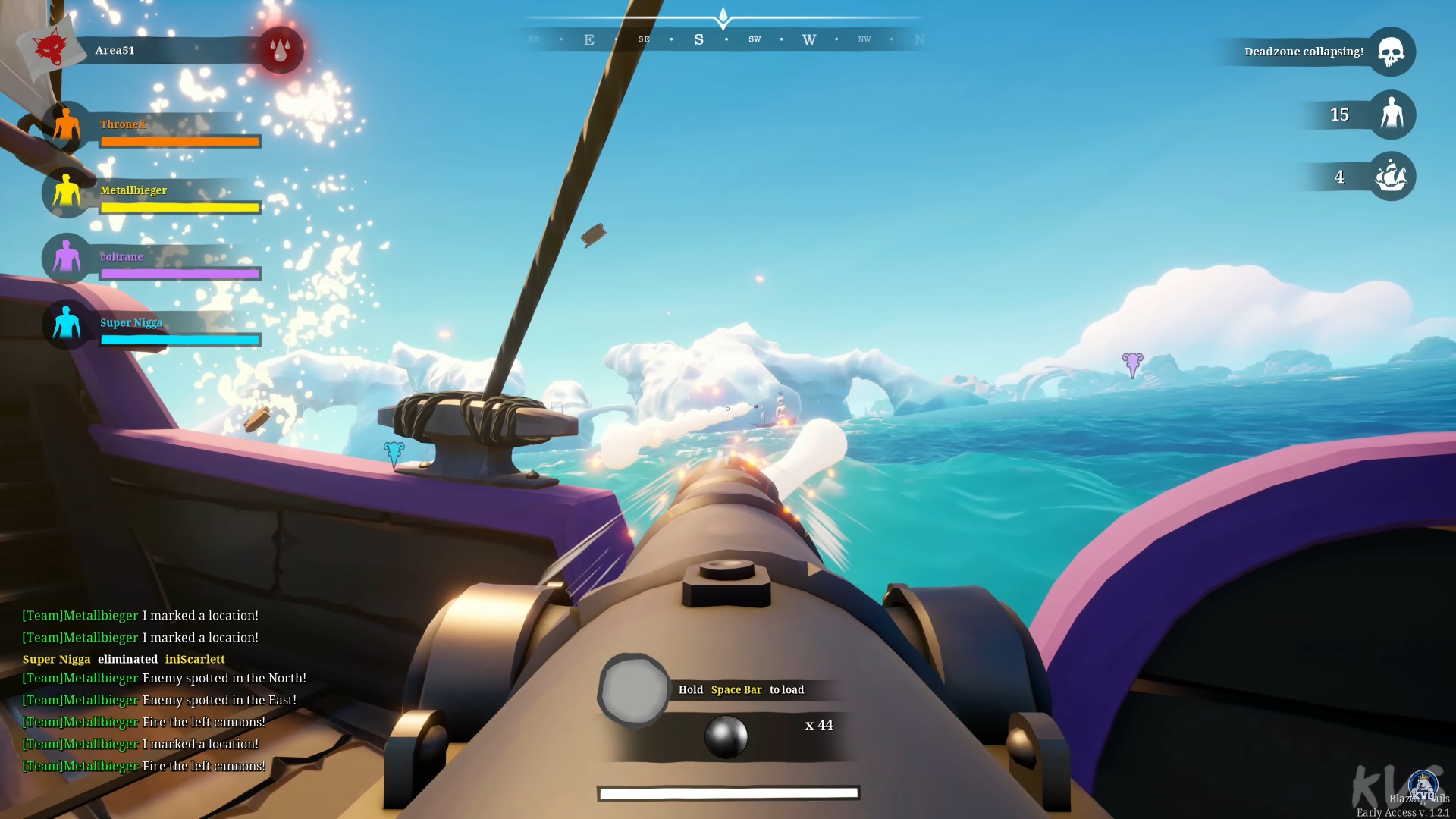Toggle ThroneX's health bar display
1456x819 pixels.
pos(180,142)
